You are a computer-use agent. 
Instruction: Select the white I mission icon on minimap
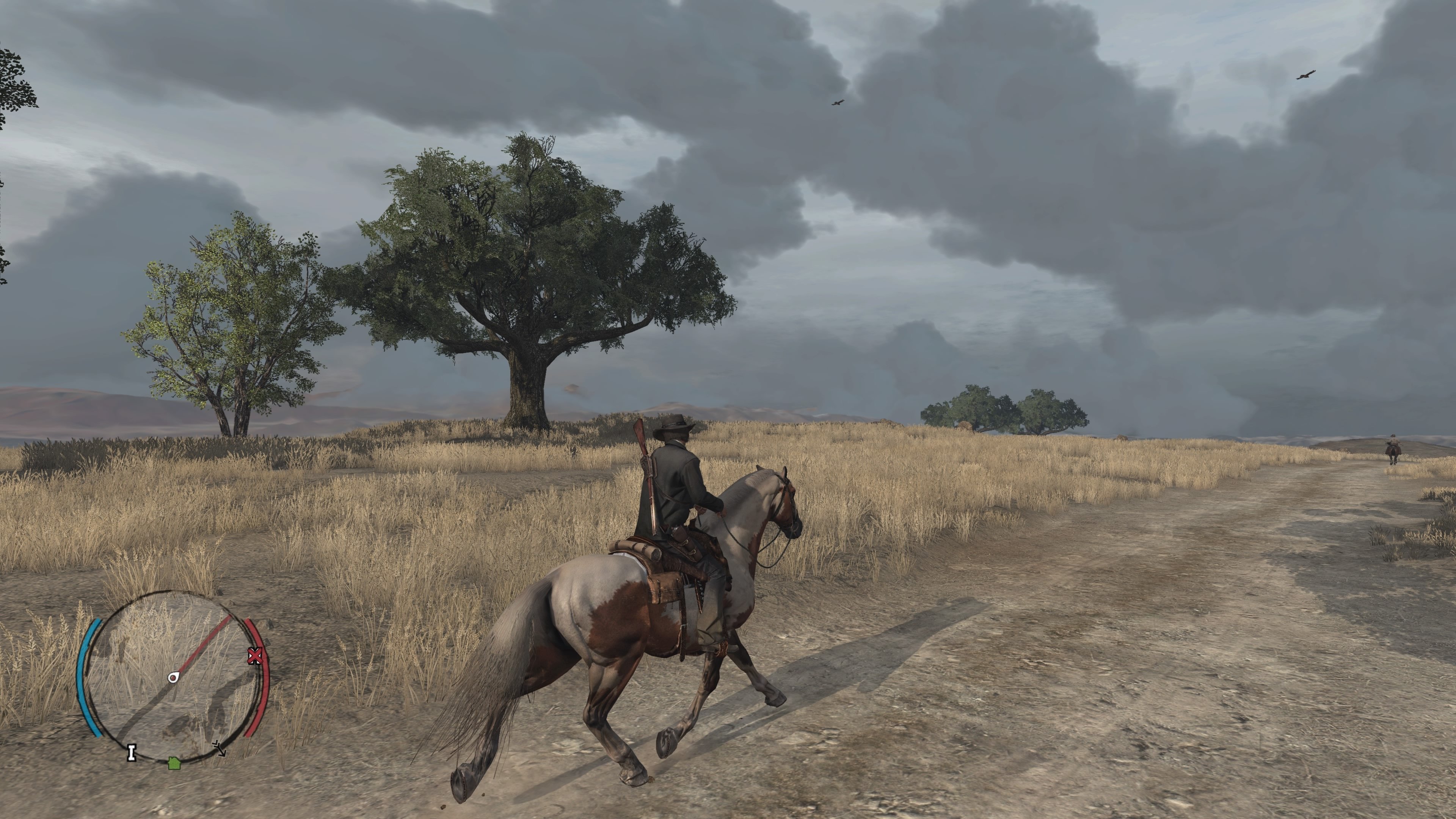point(132,754)
